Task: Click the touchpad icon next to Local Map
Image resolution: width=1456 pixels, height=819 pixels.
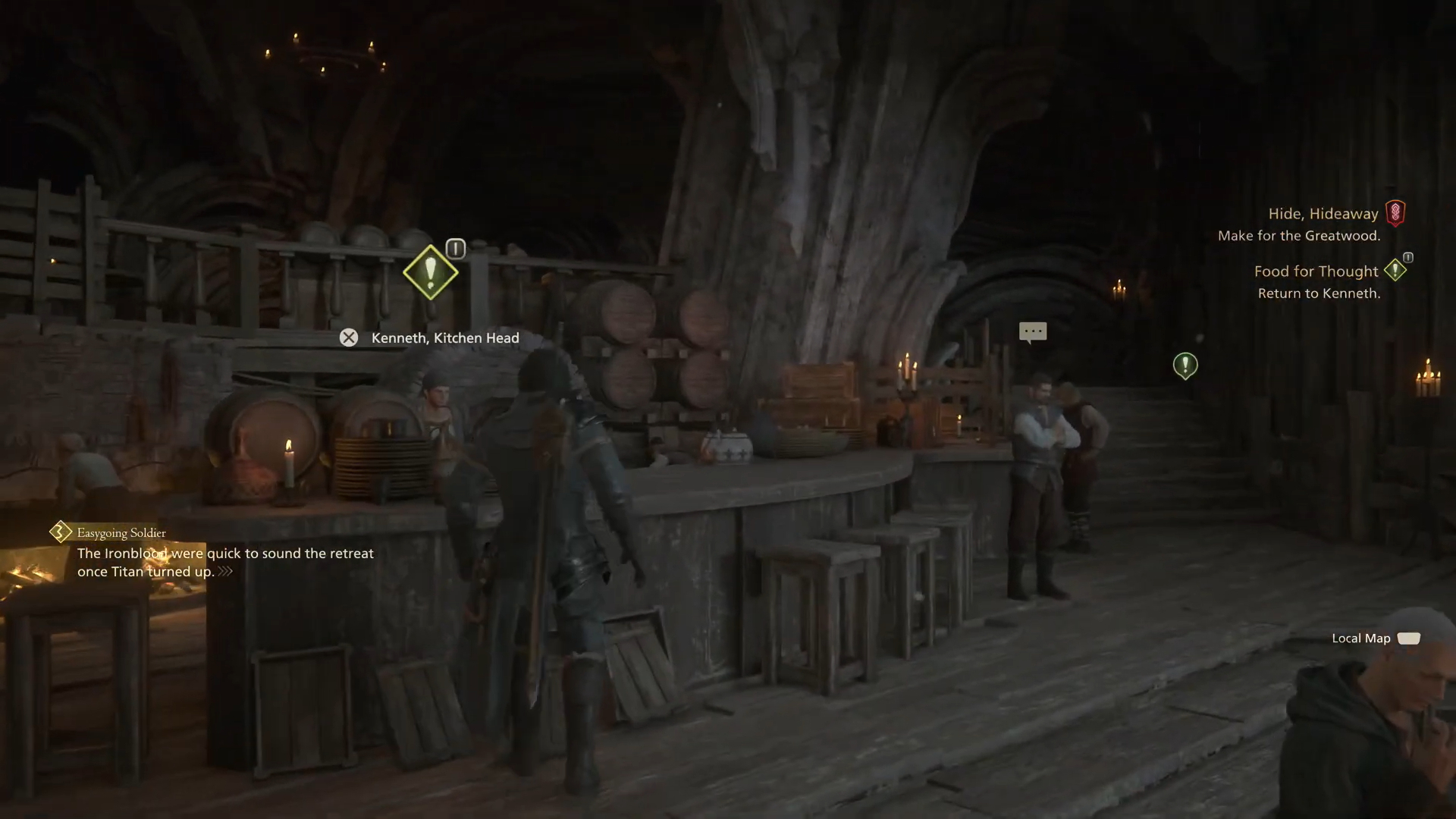Action: (1409, 638)
